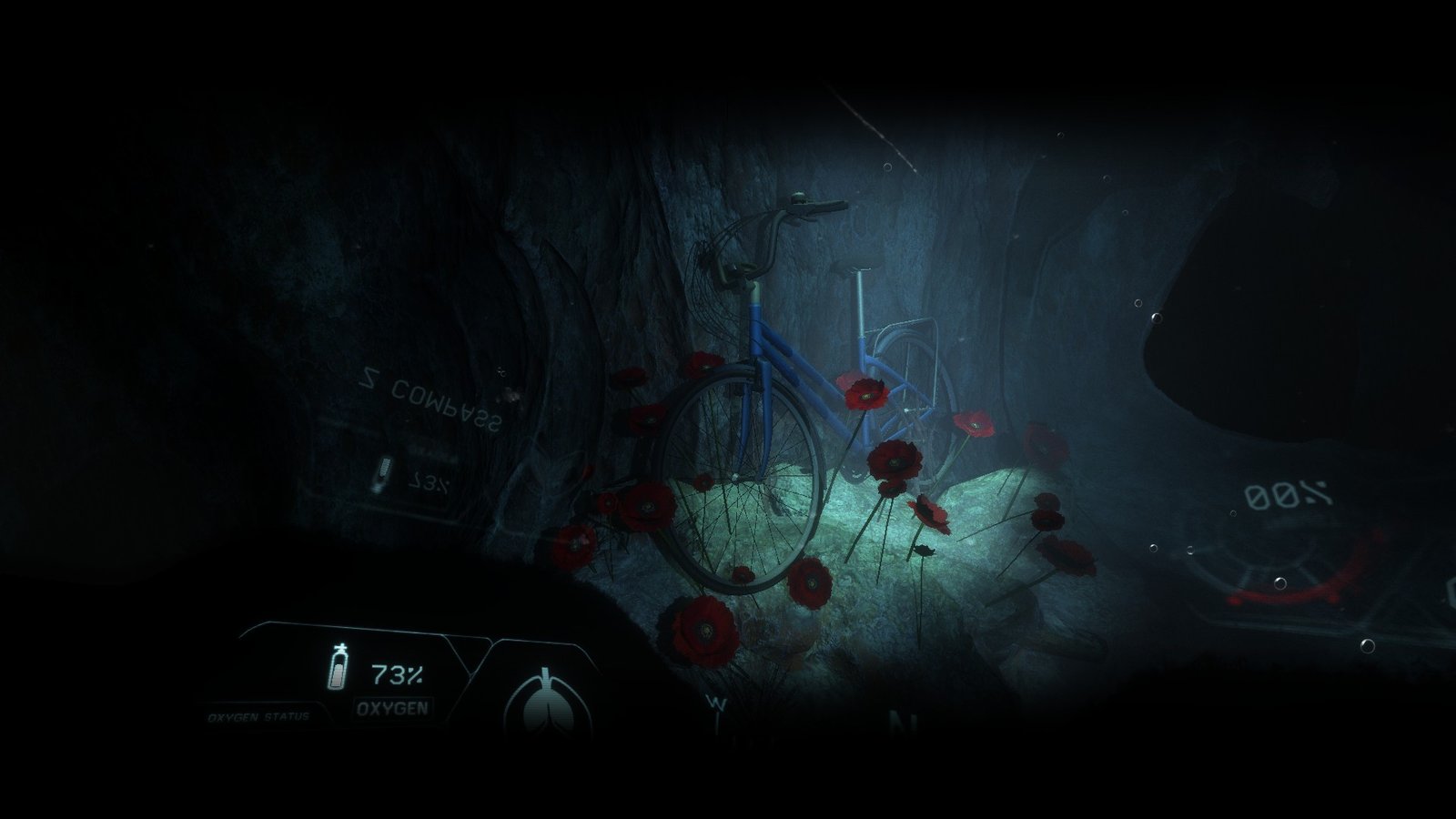The width and height of the screenshot is (1456, 819).
Task: Click the 73% oxygen percentage display
Action: coord(399,674)
